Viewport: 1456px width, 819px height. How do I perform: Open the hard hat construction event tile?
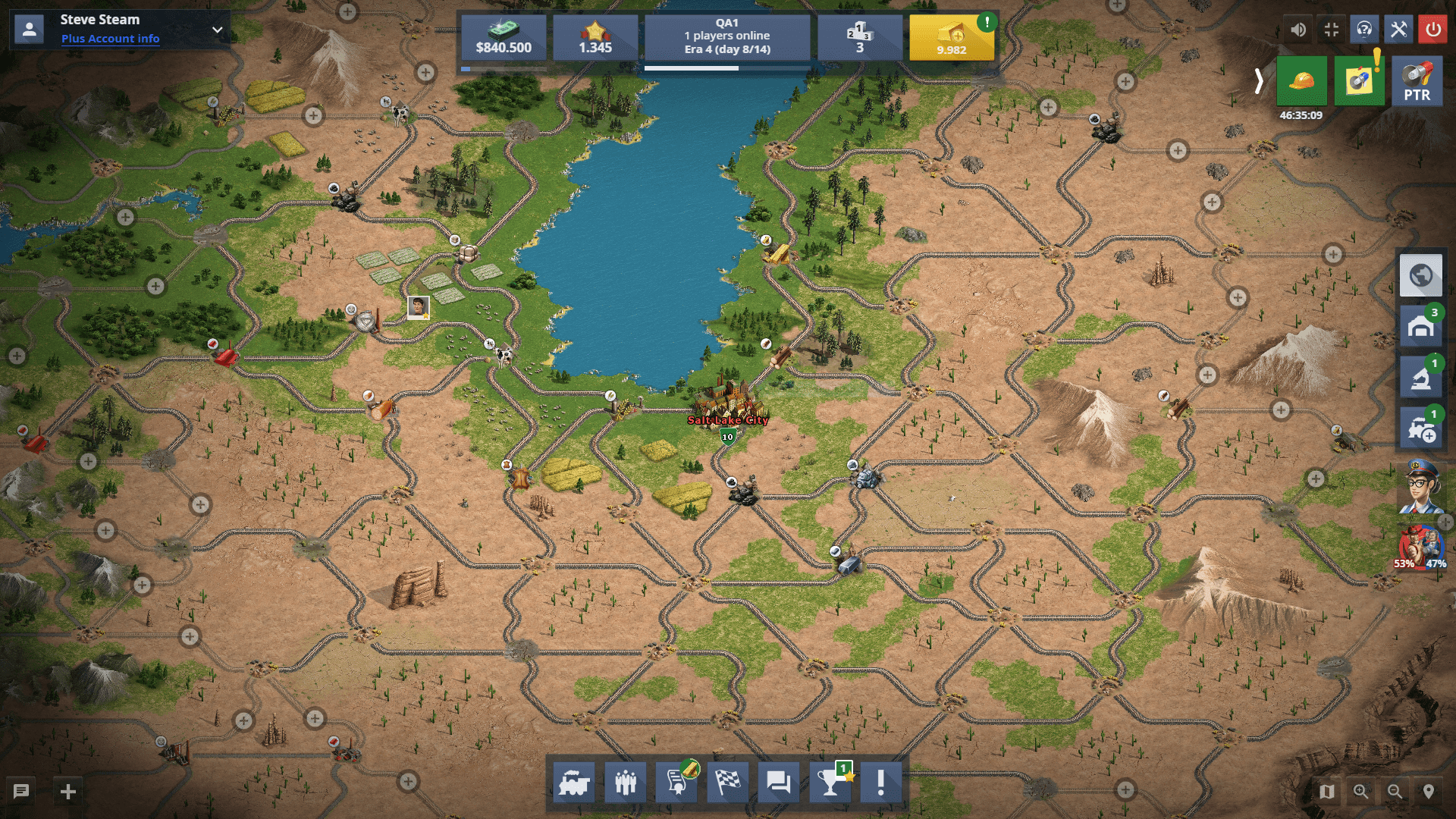point(1301,80)
